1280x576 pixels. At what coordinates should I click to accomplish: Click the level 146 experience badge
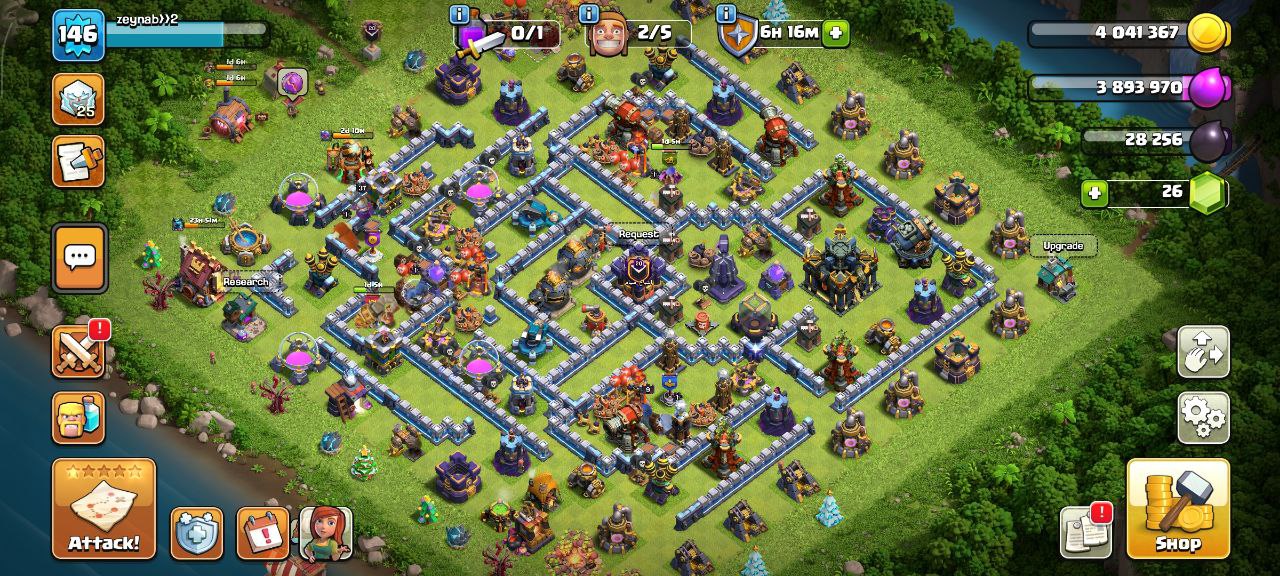click(78, 35)
